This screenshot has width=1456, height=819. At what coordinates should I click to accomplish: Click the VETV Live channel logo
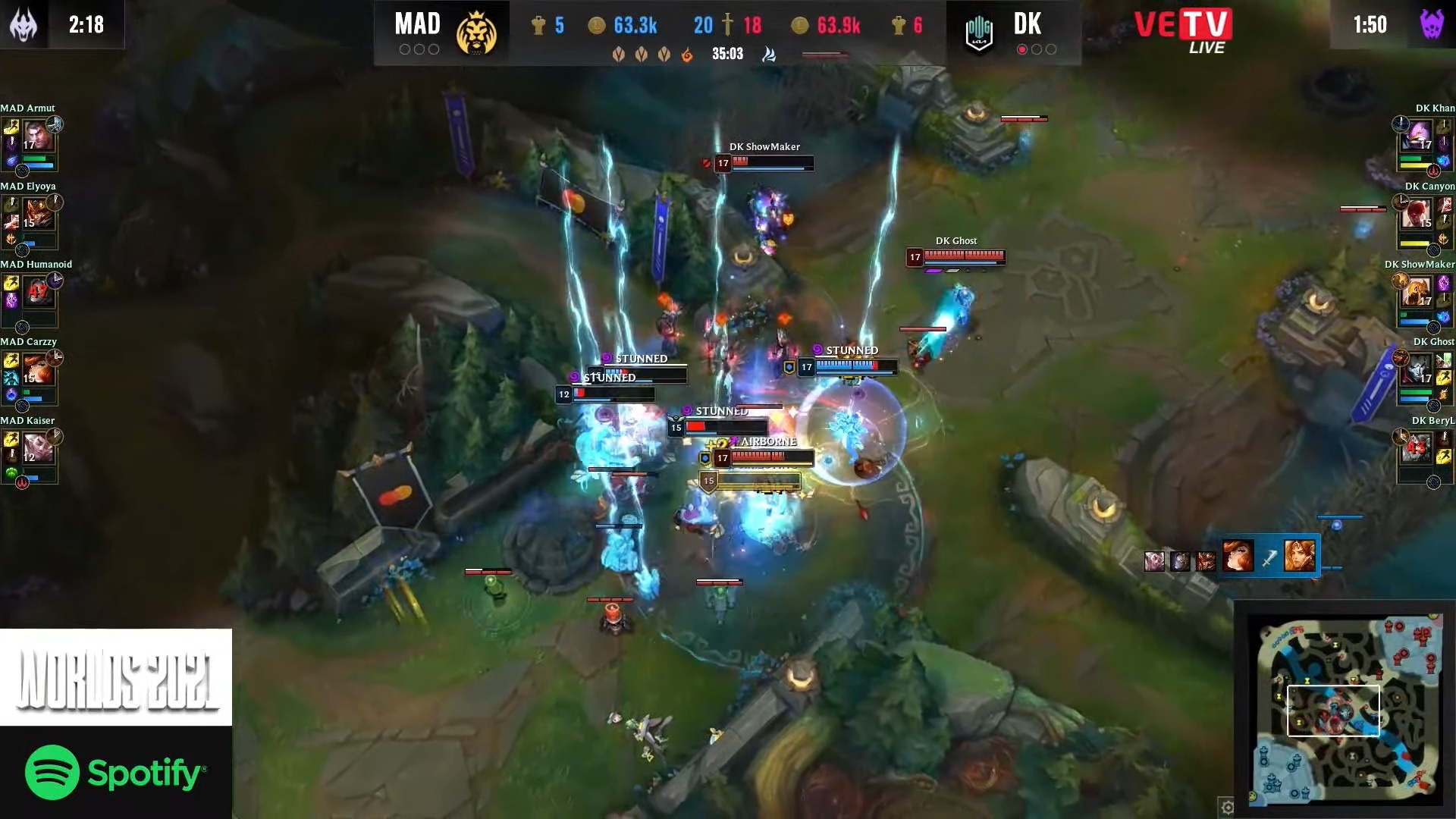click(1183, 31)
